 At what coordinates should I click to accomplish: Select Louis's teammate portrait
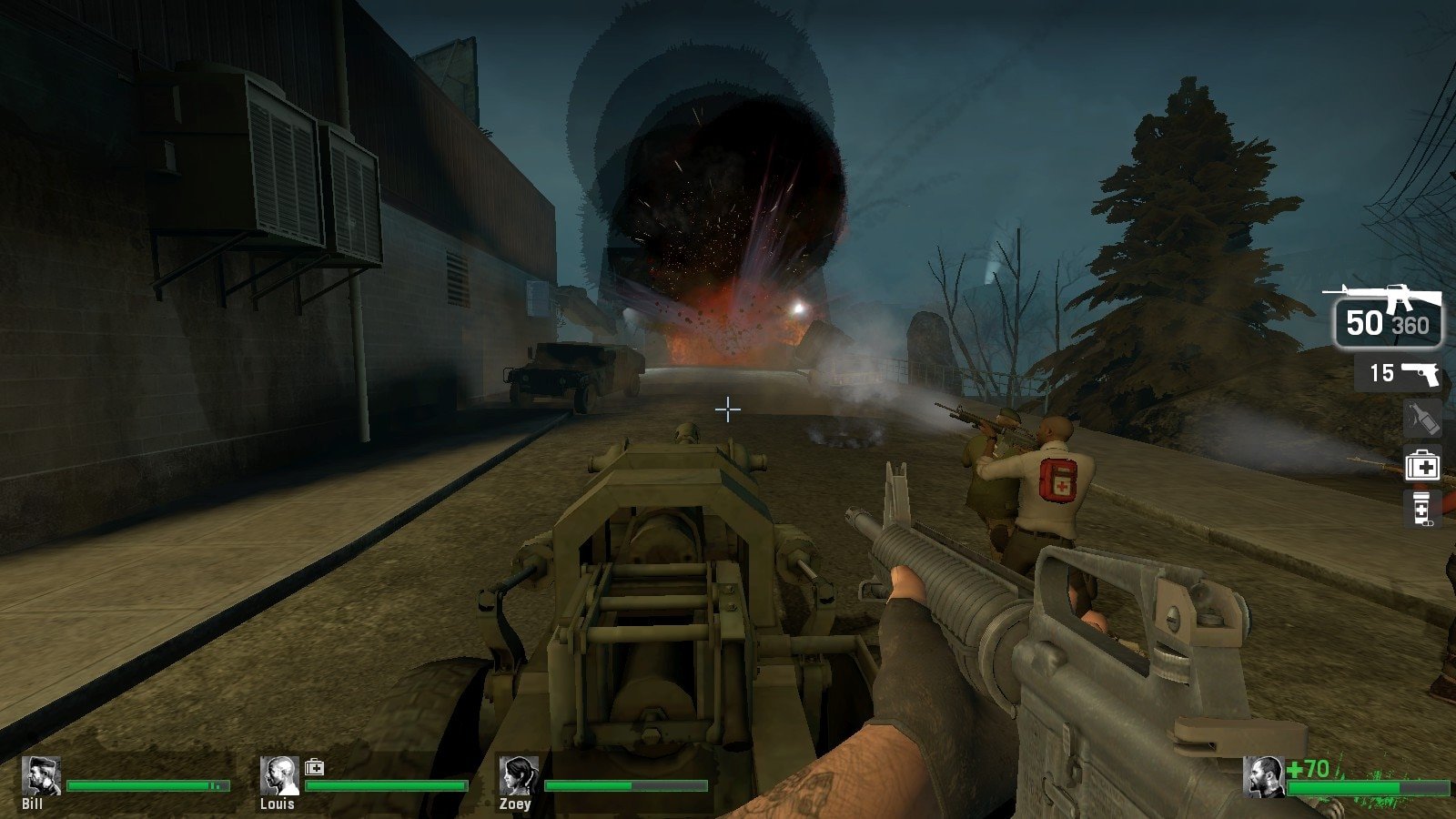coord(279,776)
